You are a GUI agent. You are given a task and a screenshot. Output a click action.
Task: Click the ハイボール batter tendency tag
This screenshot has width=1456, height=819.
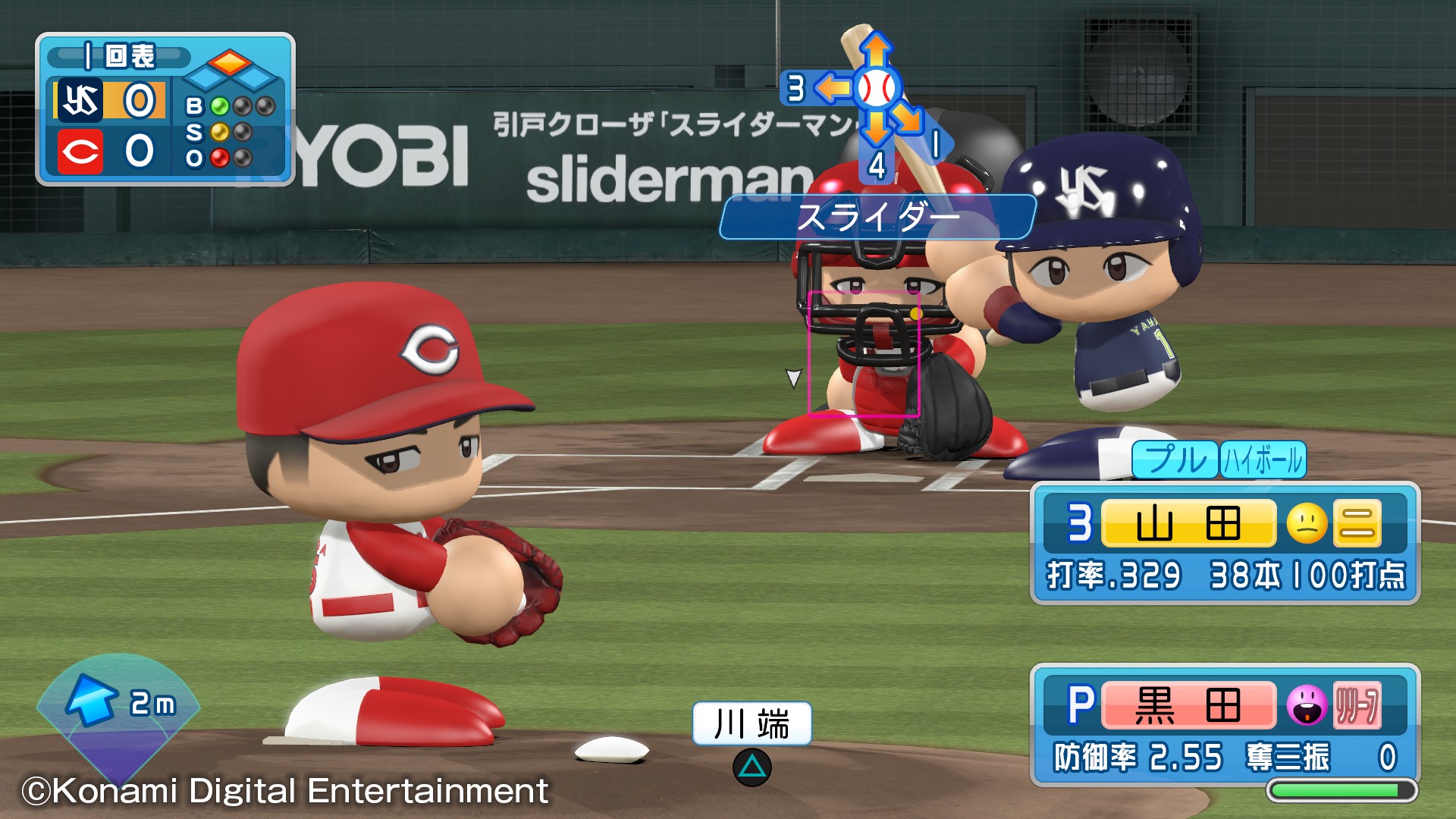[1263, 460]
